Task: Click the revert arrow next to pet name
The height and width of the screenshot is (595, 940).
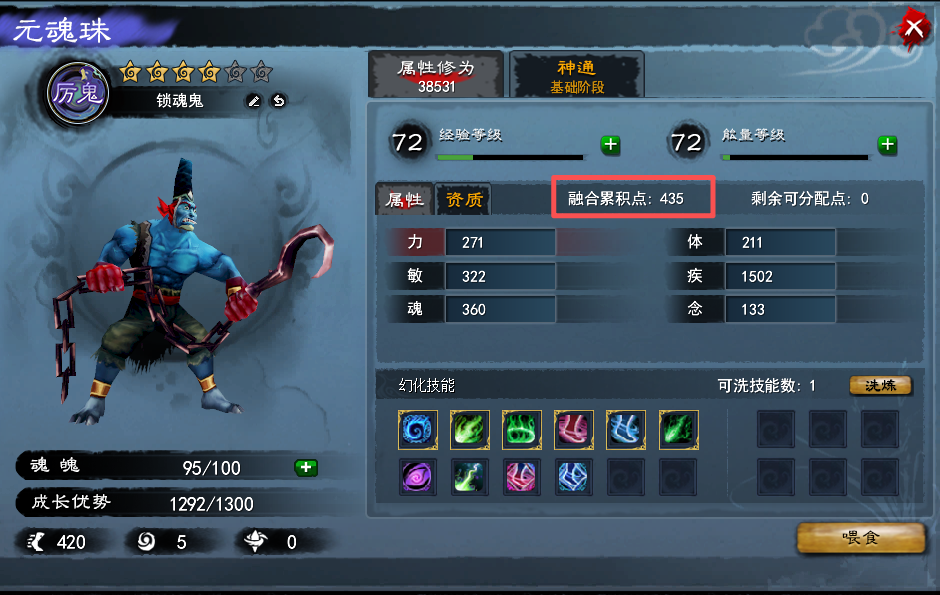Action: [x=278, y=100]
